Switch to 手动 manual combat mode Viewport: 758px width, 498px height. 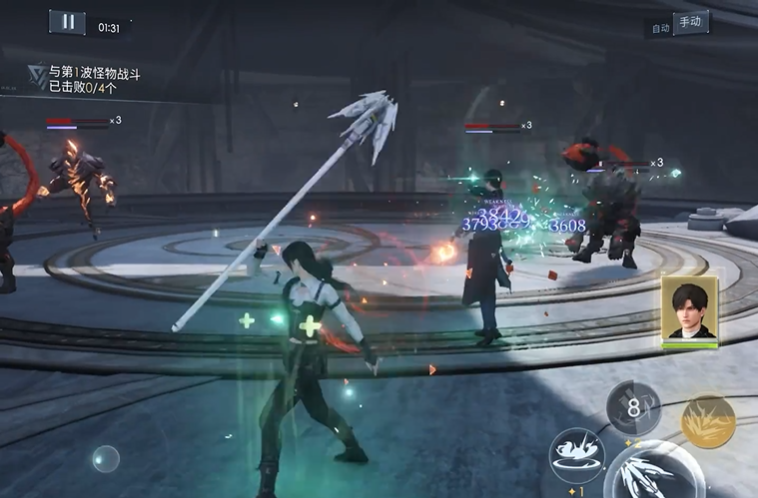tap(691, 22)
